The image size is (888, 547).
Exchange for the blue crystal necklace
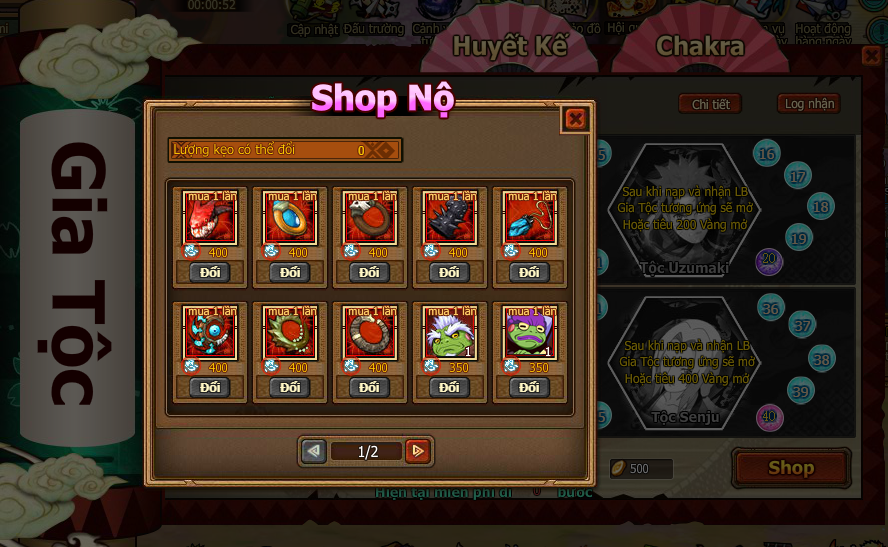[x=530, y=272]
